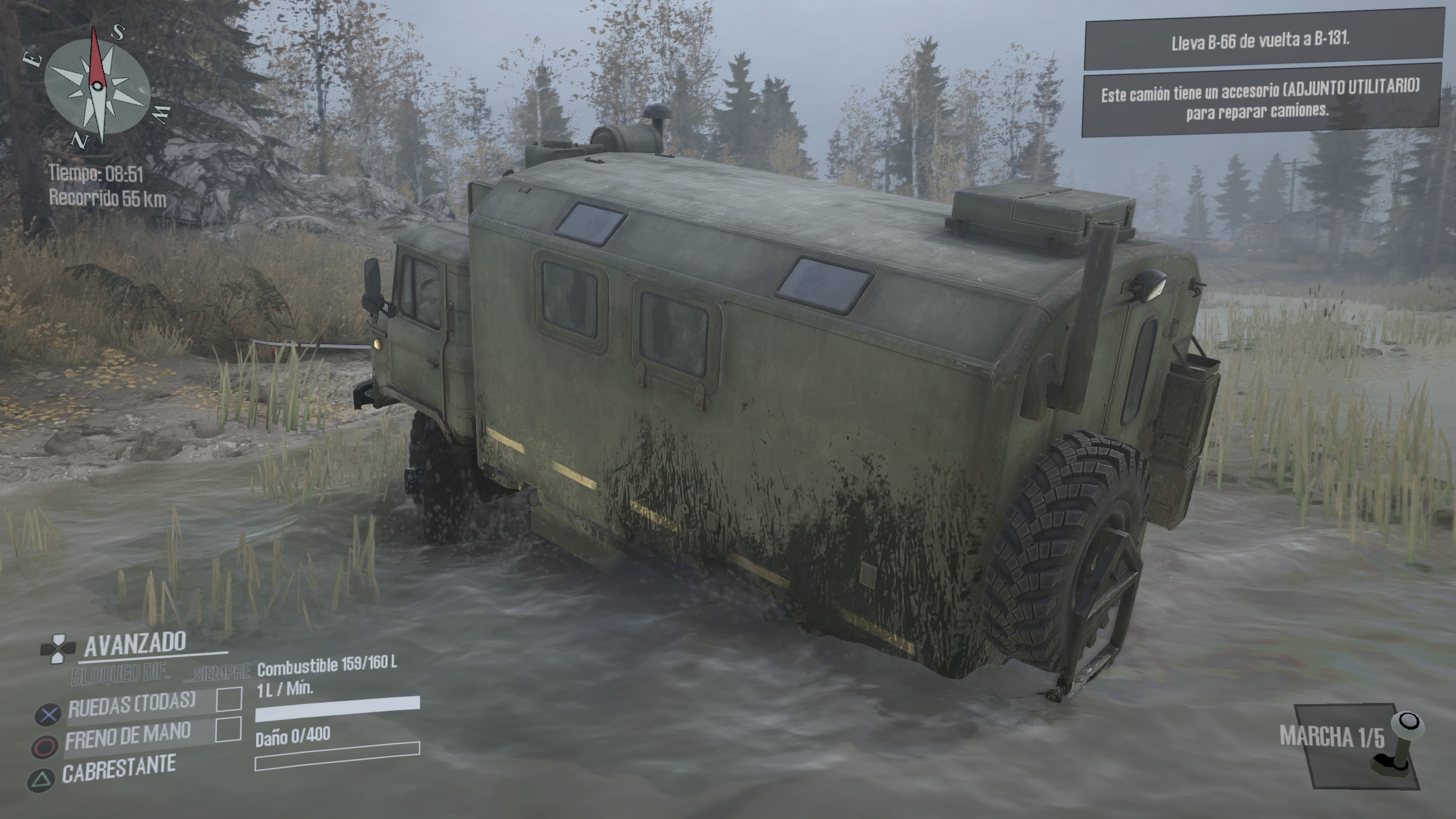Click the ADJUNTO UTILITARIO hint message
Viewport: 1456px width, 819px height.
1260,100
